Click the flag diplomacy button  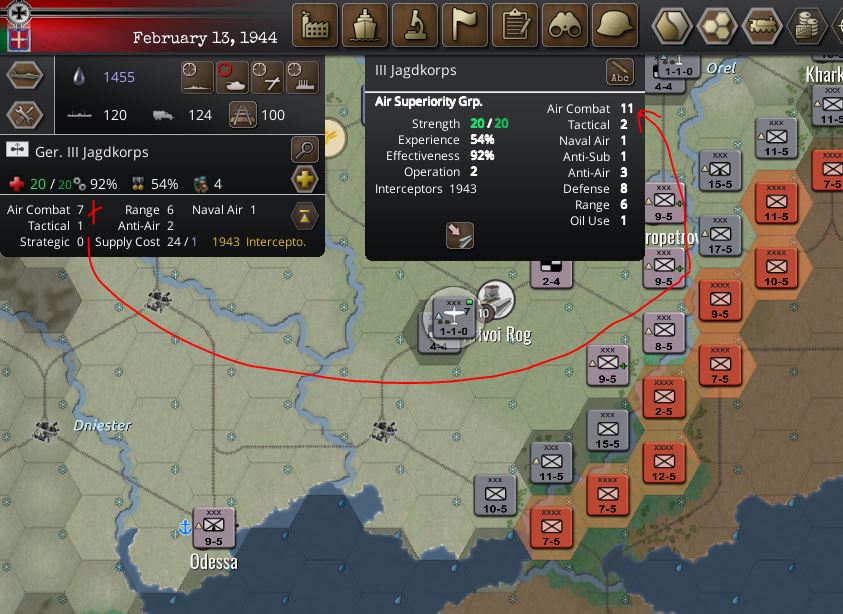(x=465, y=25)
